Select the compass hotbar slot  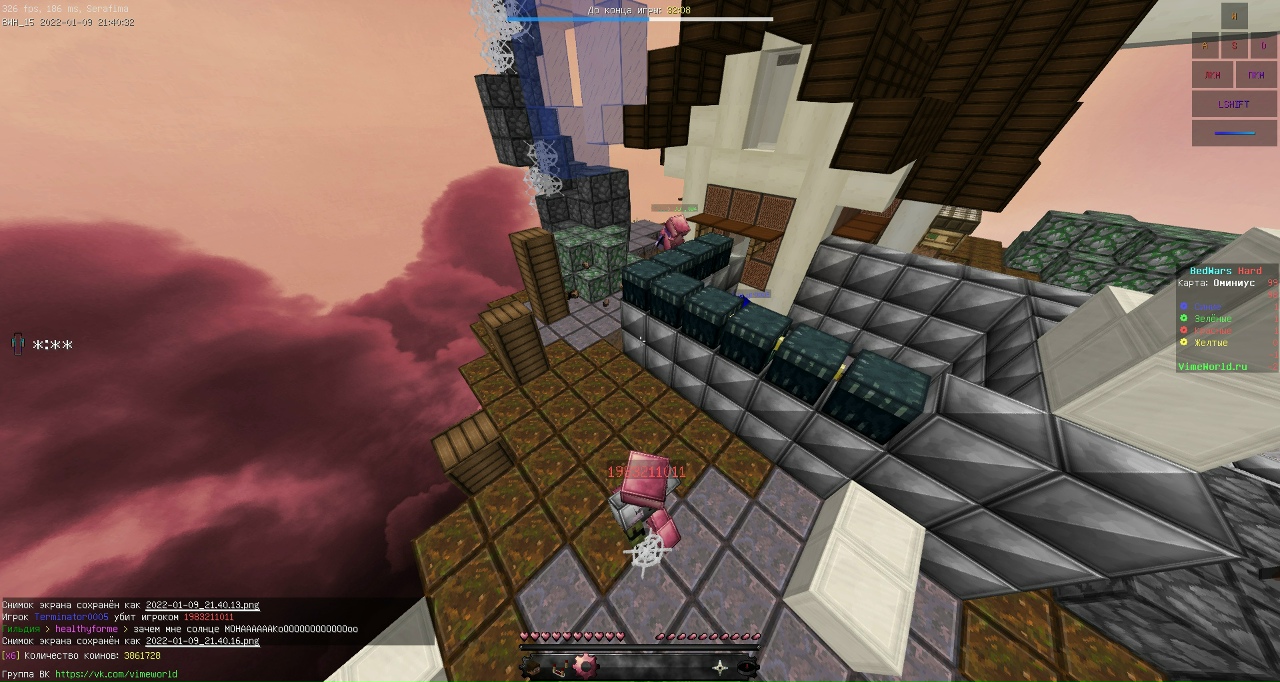[747, 666]
